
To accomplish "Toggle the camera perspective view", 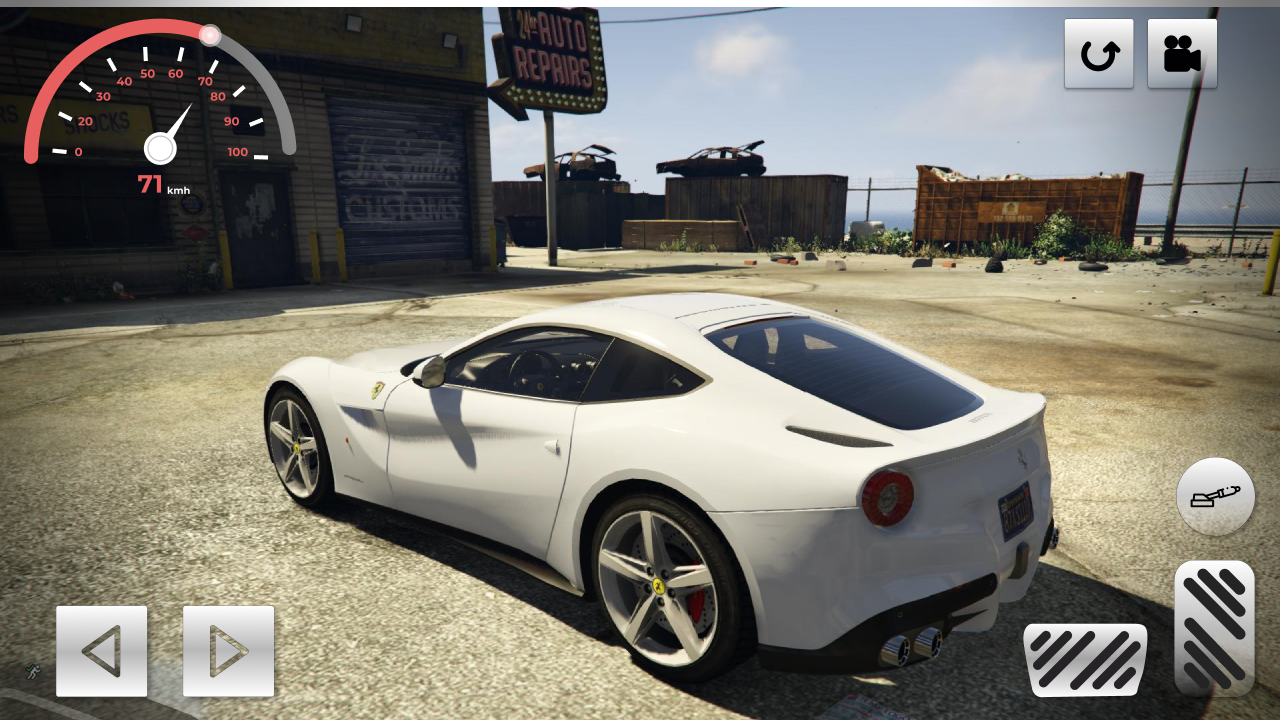I will 1183,52.
